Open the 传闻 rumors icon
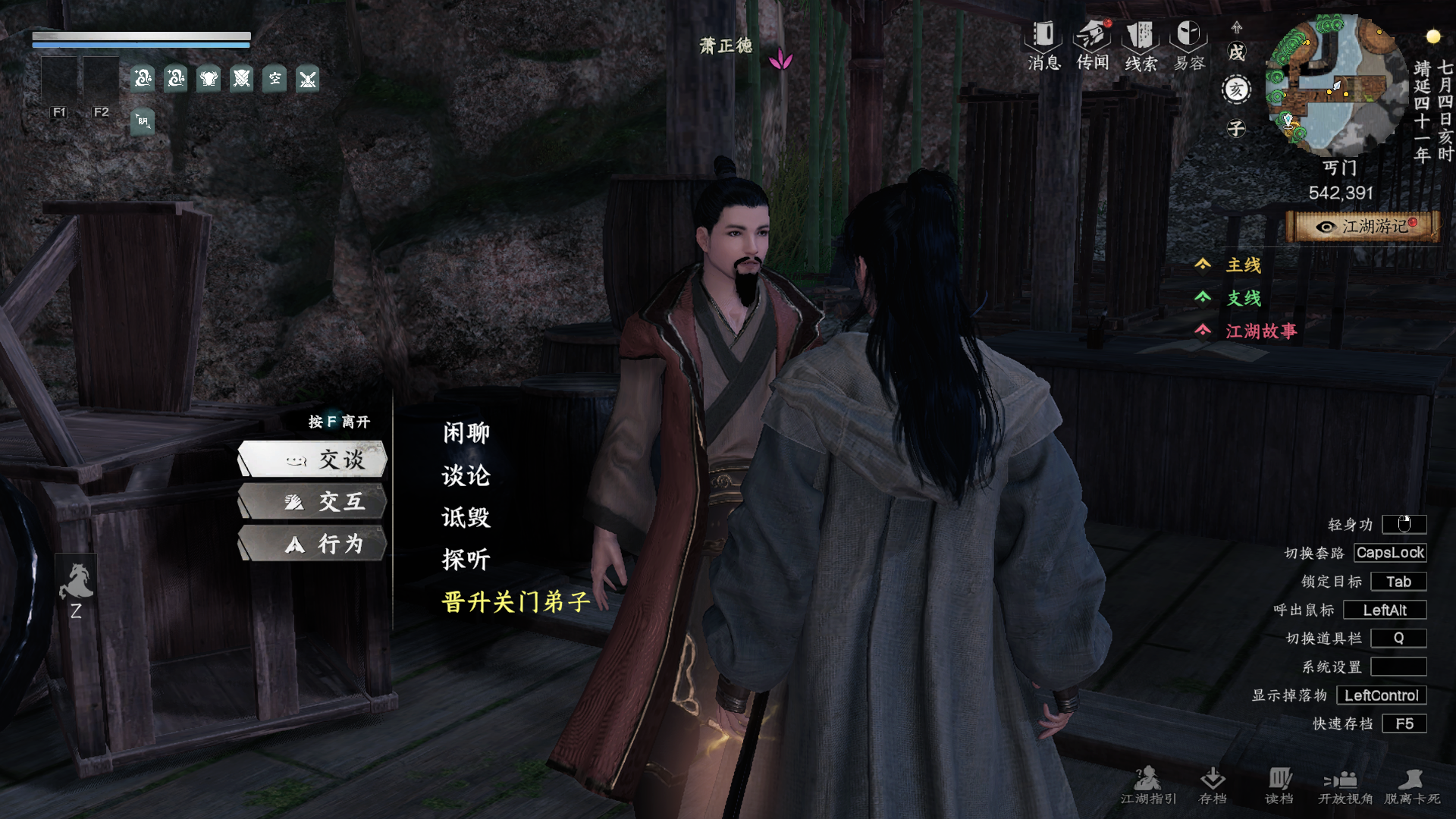Image resolution: width=1456 pixels, height=819 pixels. 1093,45
